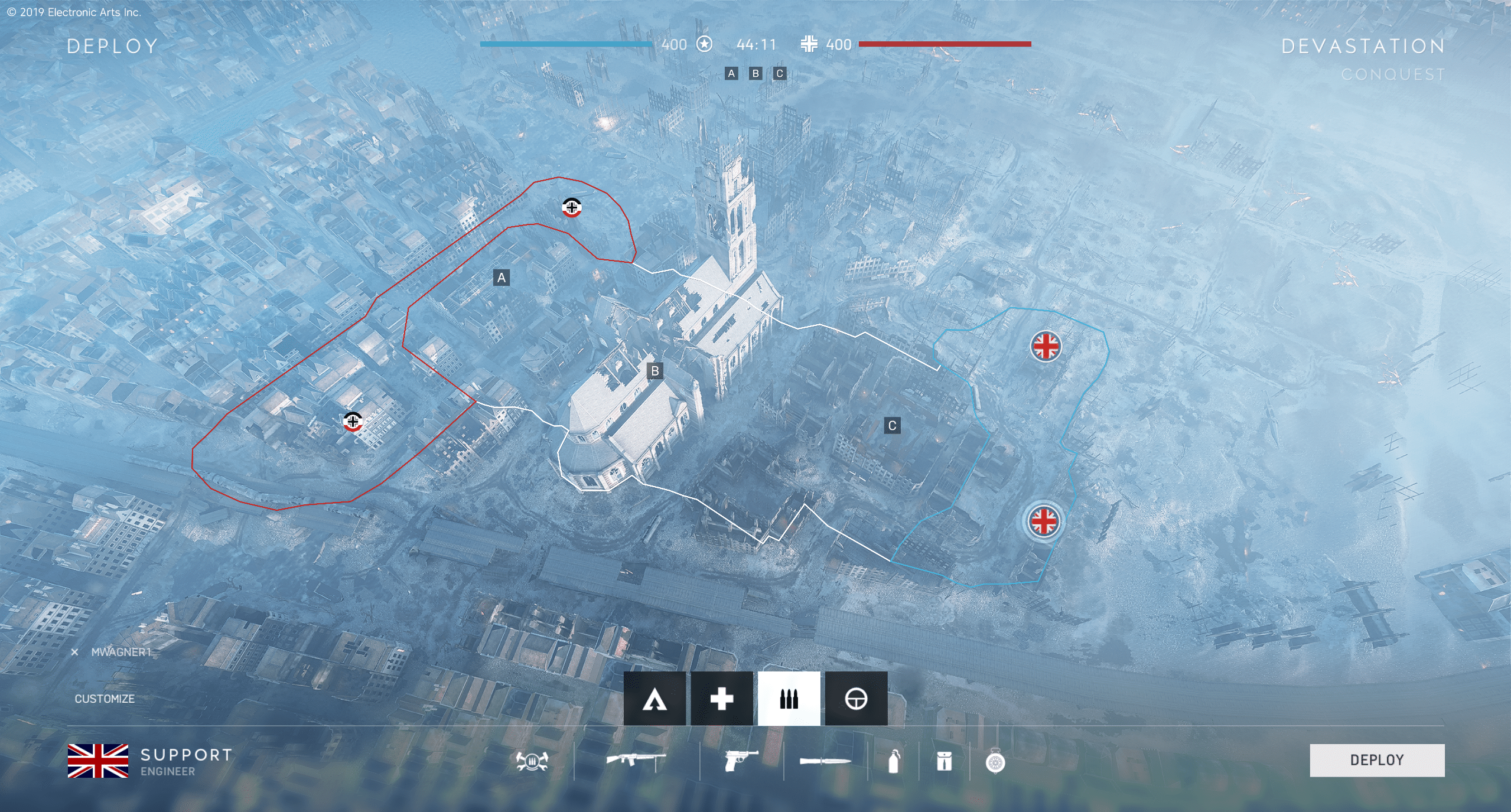1511x812 pixels.
Task: Choose the pistol sidearm slot
Action: pos(741,761)
